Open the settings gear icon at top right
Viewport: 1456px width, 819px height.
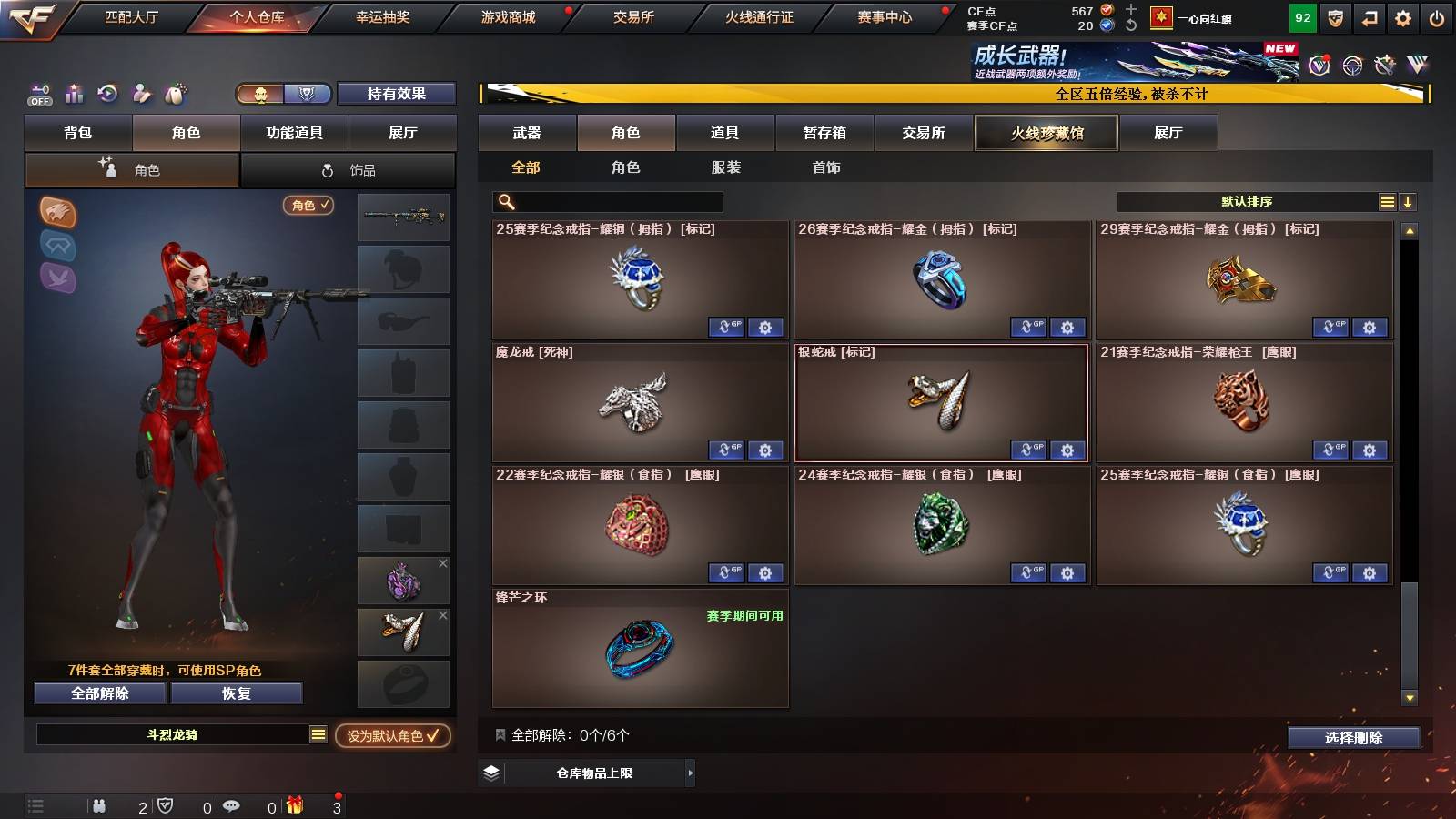[1401, 17]
